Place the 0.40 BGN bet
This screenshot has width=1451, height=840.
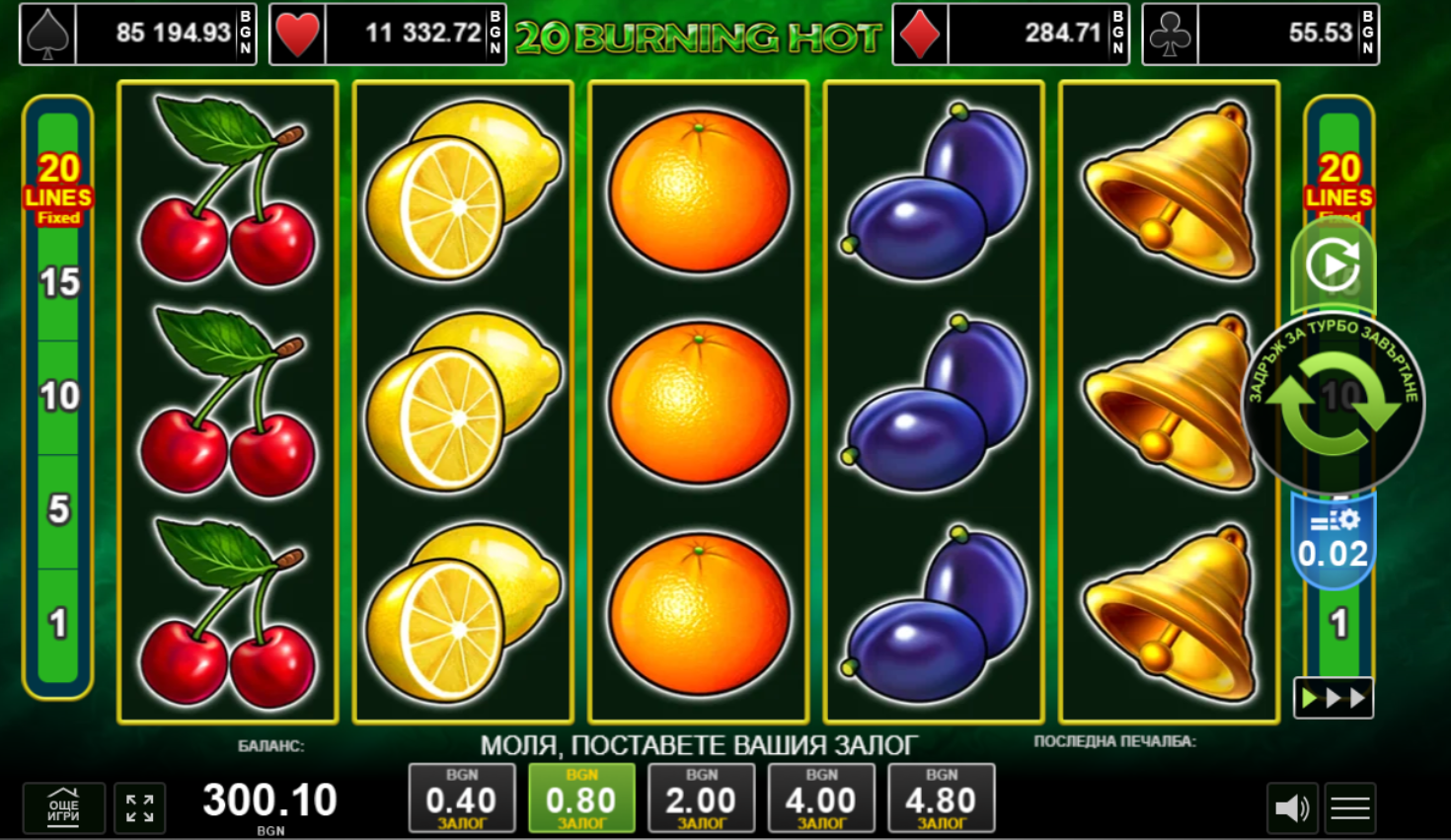(x=461, y=799)
